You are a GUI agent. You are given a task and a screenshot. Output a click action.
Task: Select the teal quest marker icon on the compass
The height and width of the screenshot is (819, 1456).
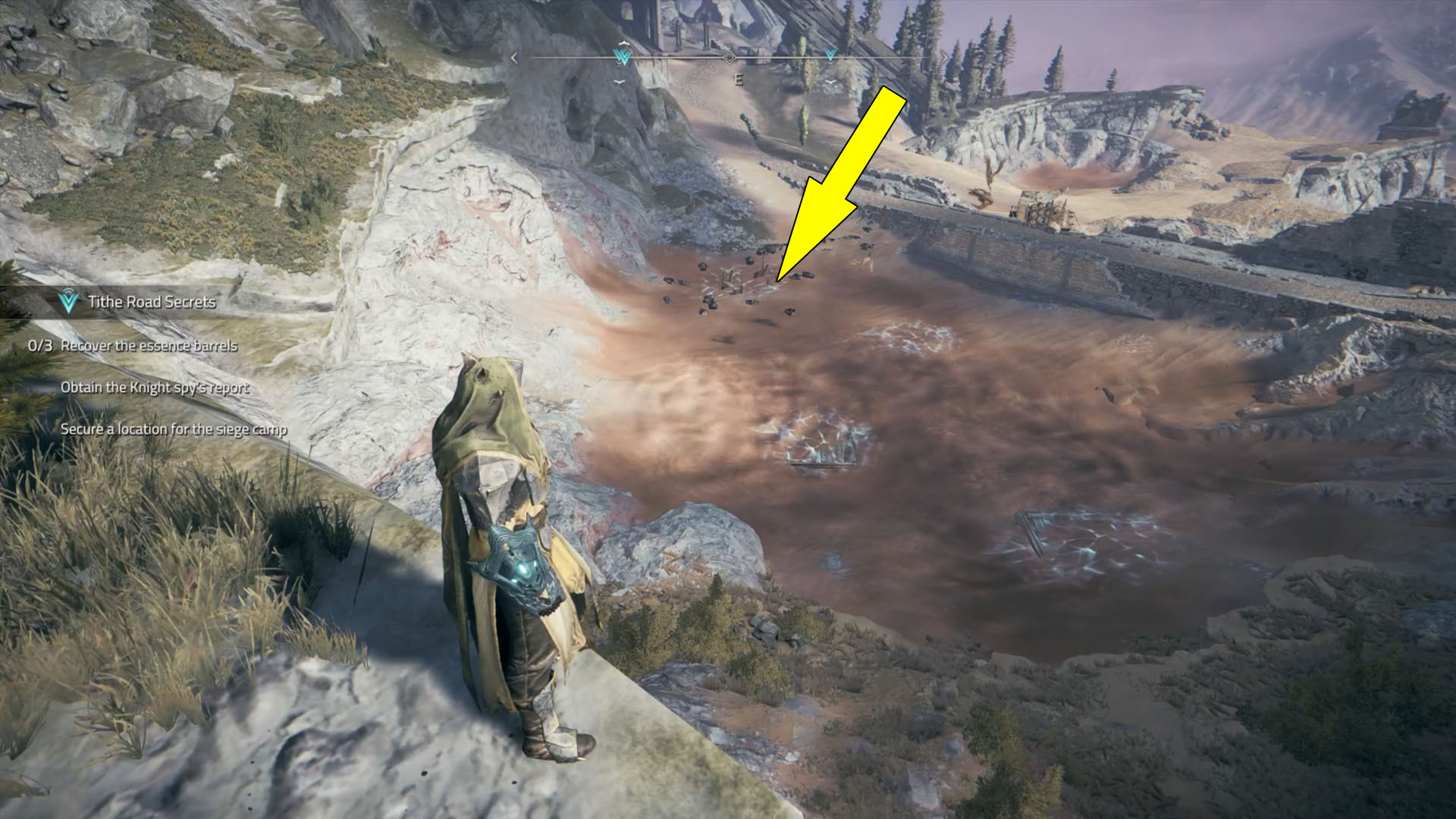[x=622, y=55]
